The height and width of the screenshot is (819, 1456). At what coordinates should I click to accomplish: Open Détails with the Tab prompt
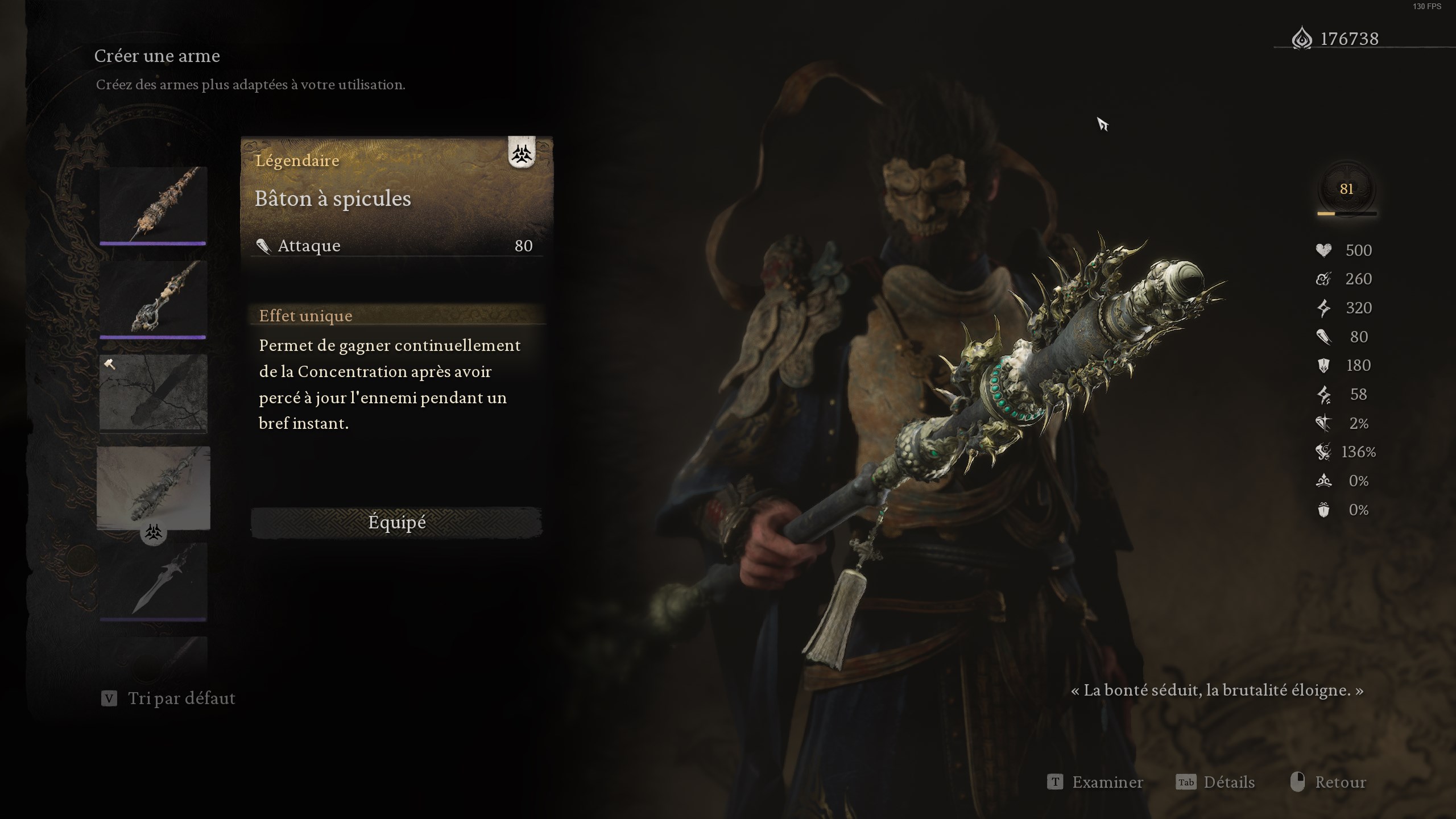click(x=1215, y=782)
